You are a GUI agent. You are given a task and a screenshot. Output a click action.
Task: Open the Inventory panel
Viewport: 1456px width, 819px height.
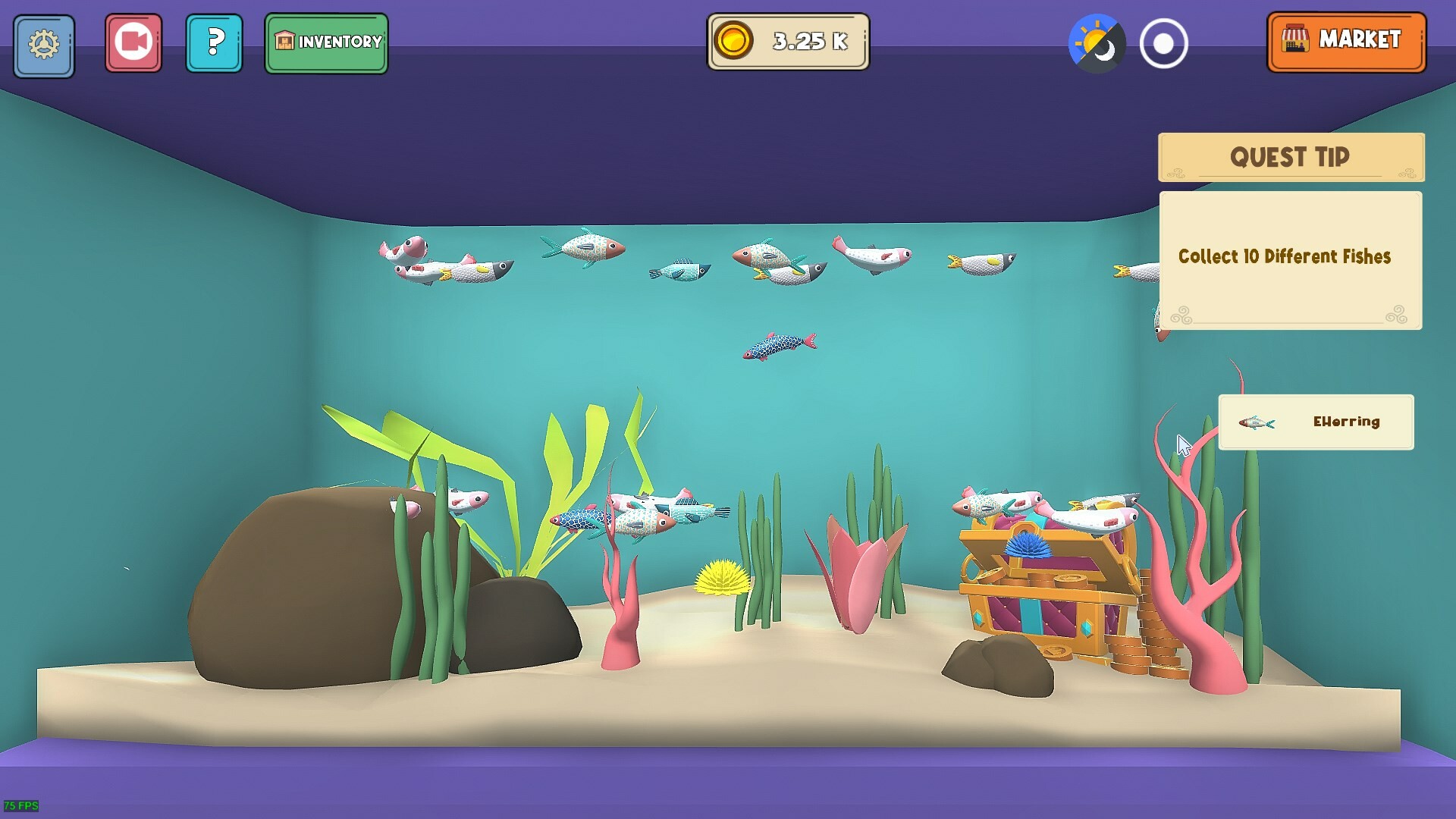[x=326, y=43]
